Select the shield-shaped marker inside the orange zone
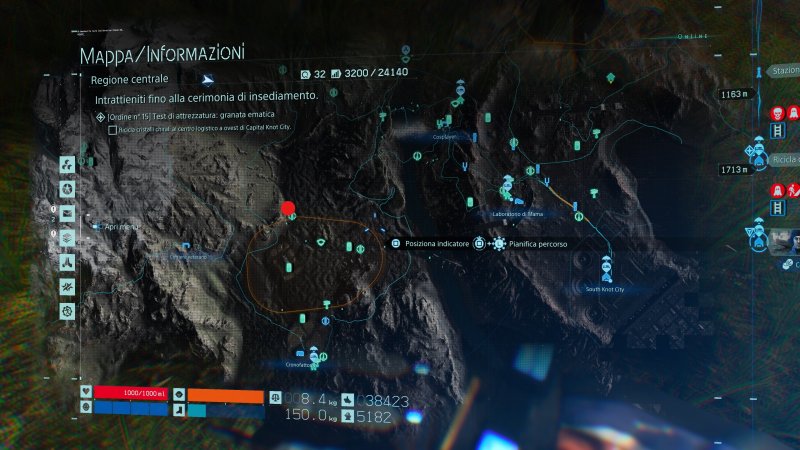This screenshot has width=800, height=450. [320, 243]
